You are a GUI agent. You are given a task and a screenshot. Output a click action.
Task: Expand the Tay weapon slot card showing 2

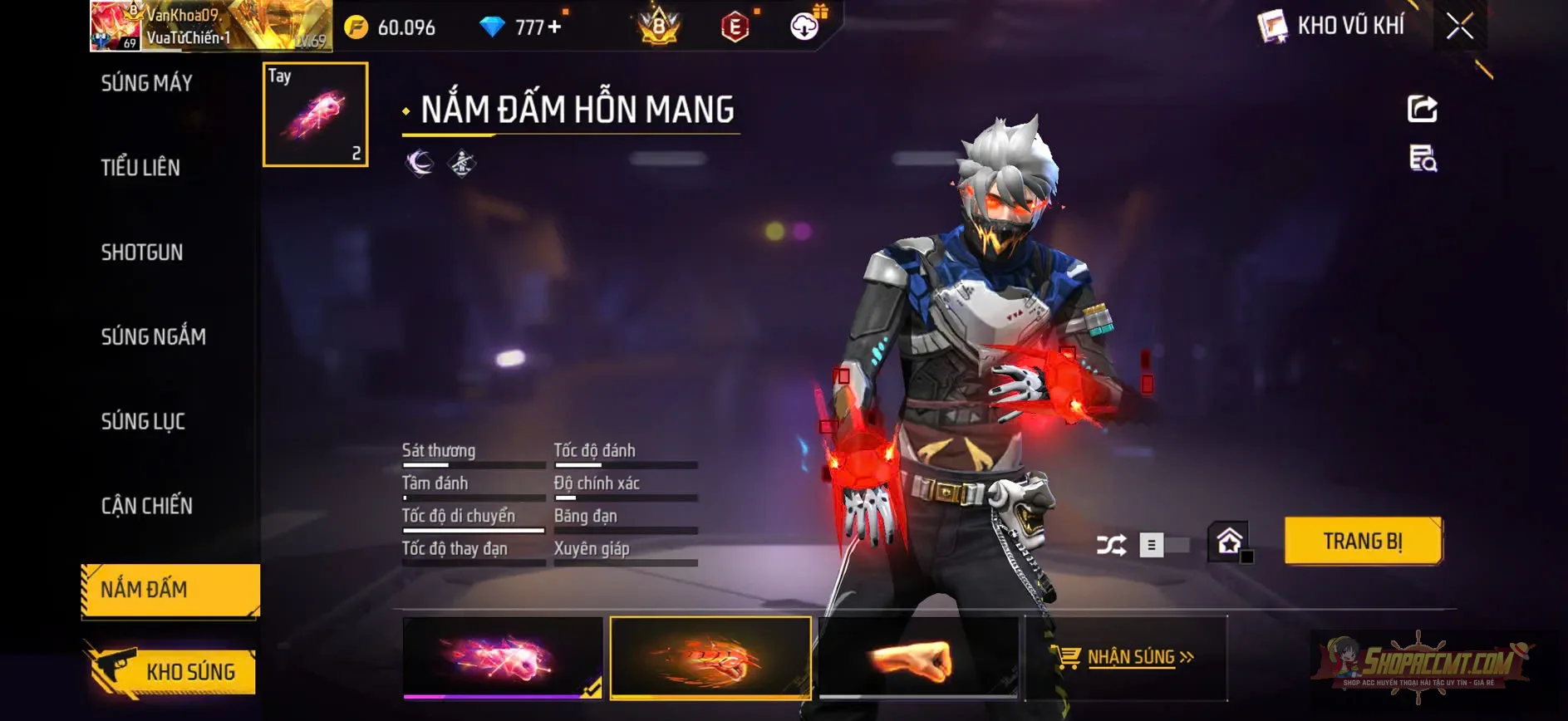[314, 115]
